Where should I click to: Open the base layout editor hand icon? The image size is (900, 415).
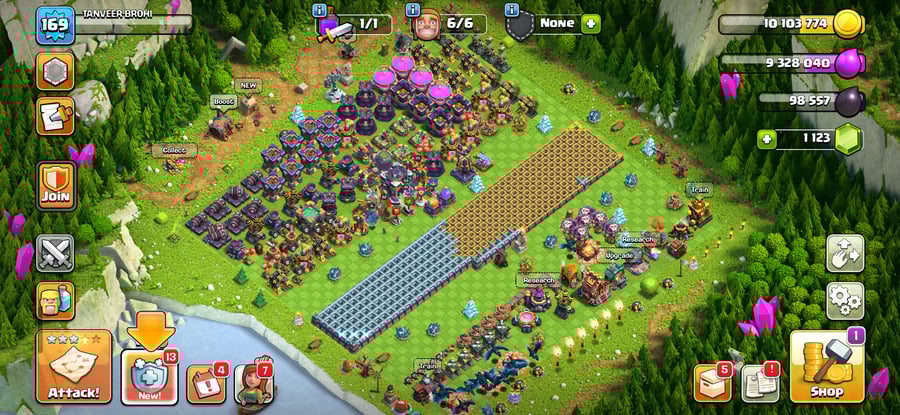(x=844, y=253)
